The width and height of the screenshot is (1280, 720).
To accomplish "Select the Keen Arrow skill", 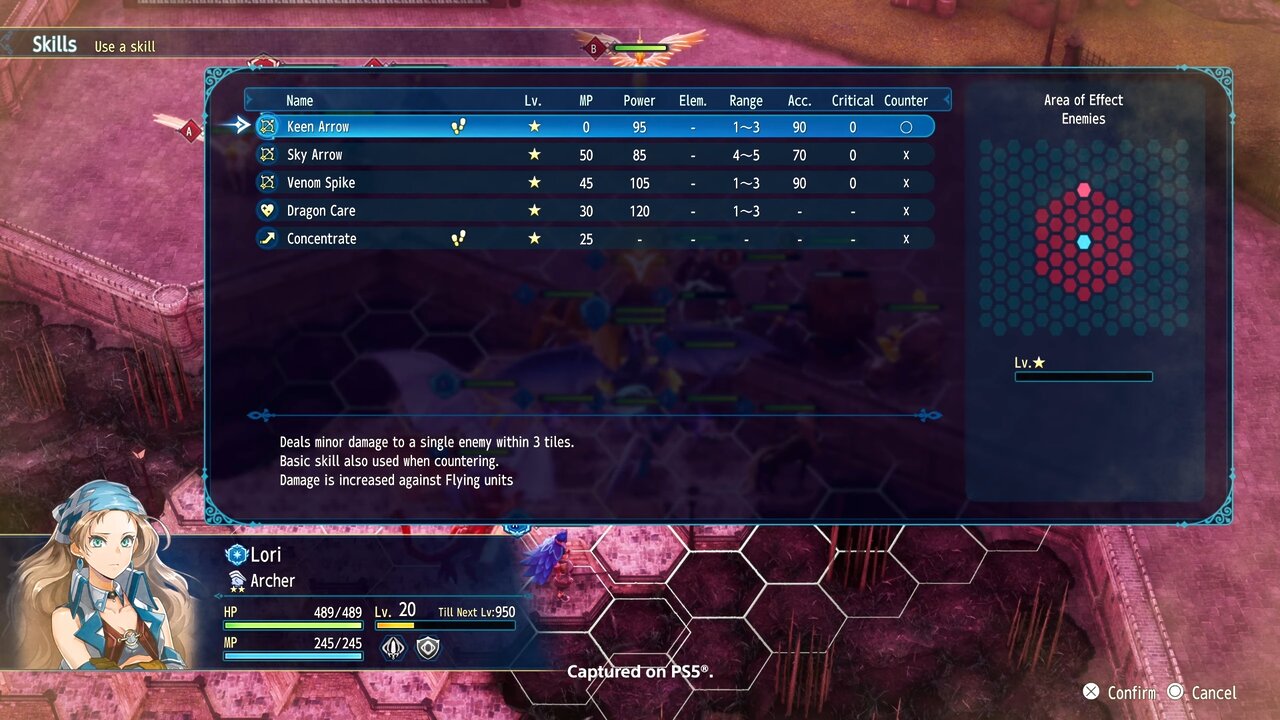I will coord(318,127).
